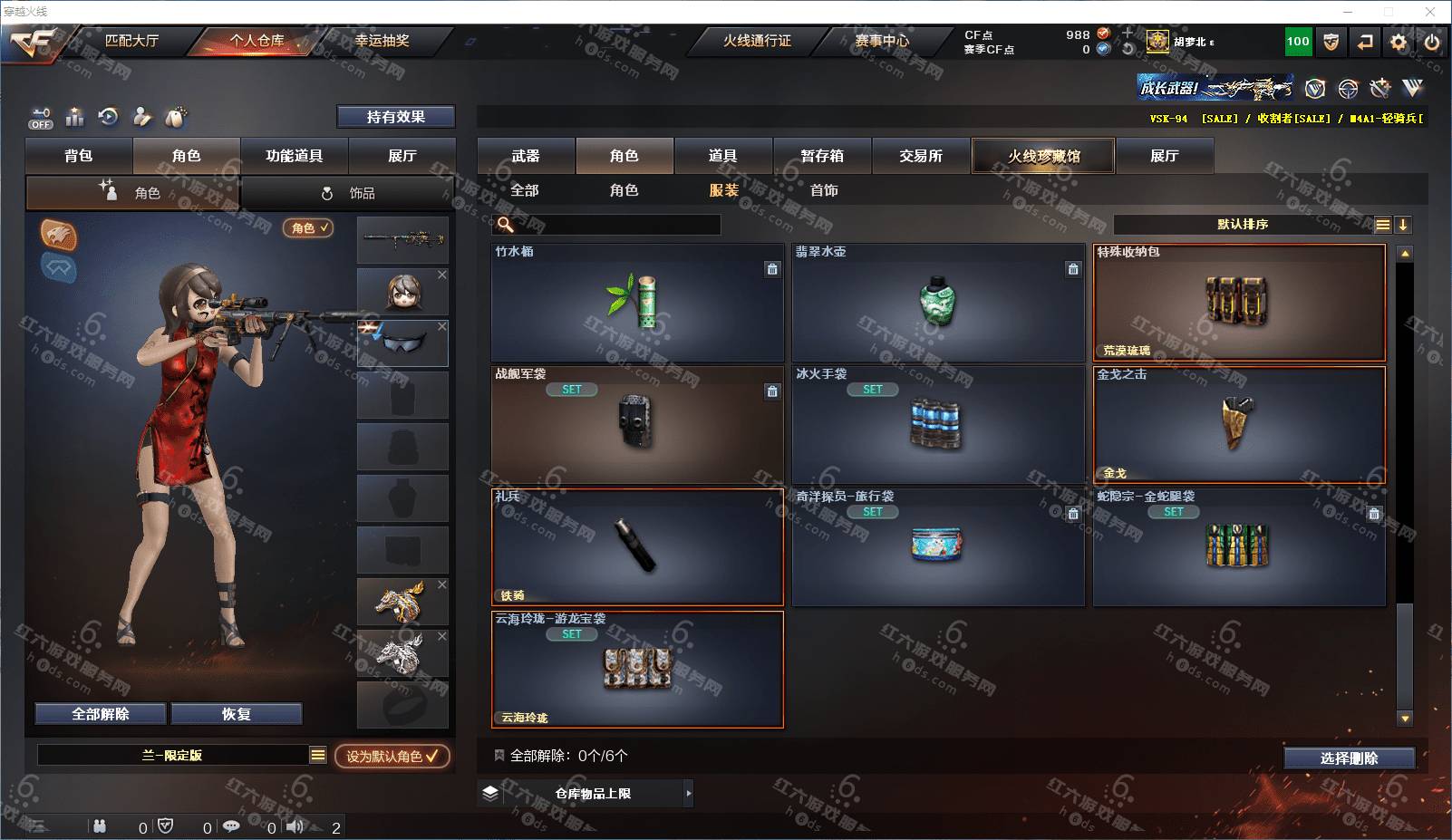Open settings gear icon
Image resolution: width=1452 pixels, height=840 pixels.
[1399, 42]
